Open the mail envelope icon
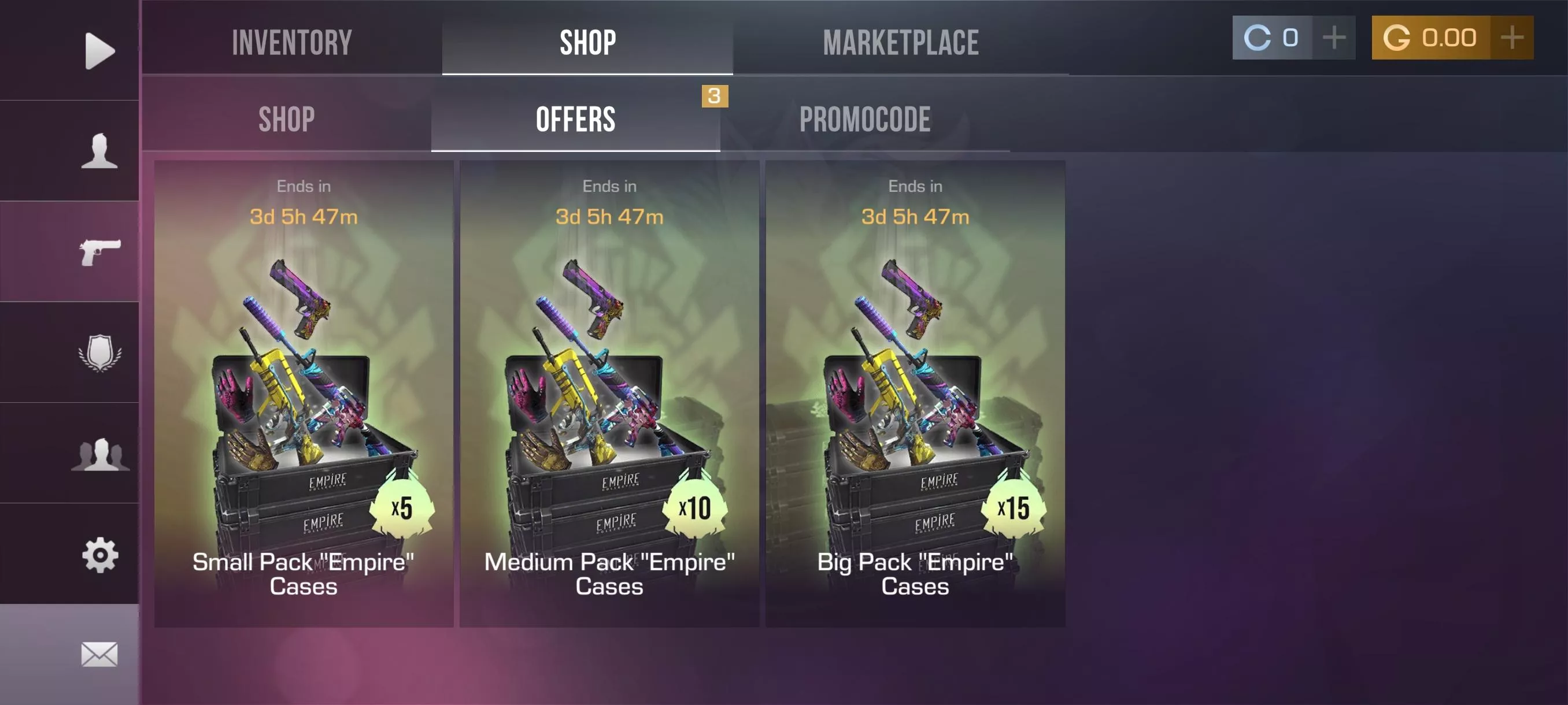Viewport: 1568px width, 705px height. pyautogui.click(x=99, y=654)
